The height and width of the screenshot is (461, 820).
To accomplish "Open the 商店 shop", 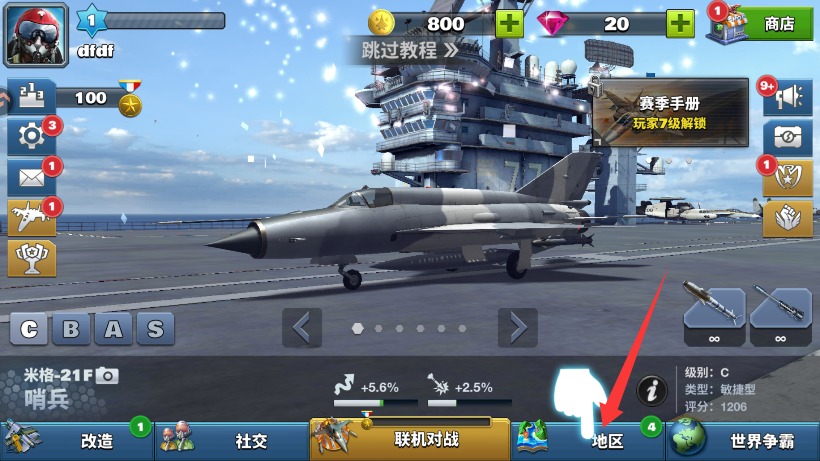I will click(x=762, y=24).
